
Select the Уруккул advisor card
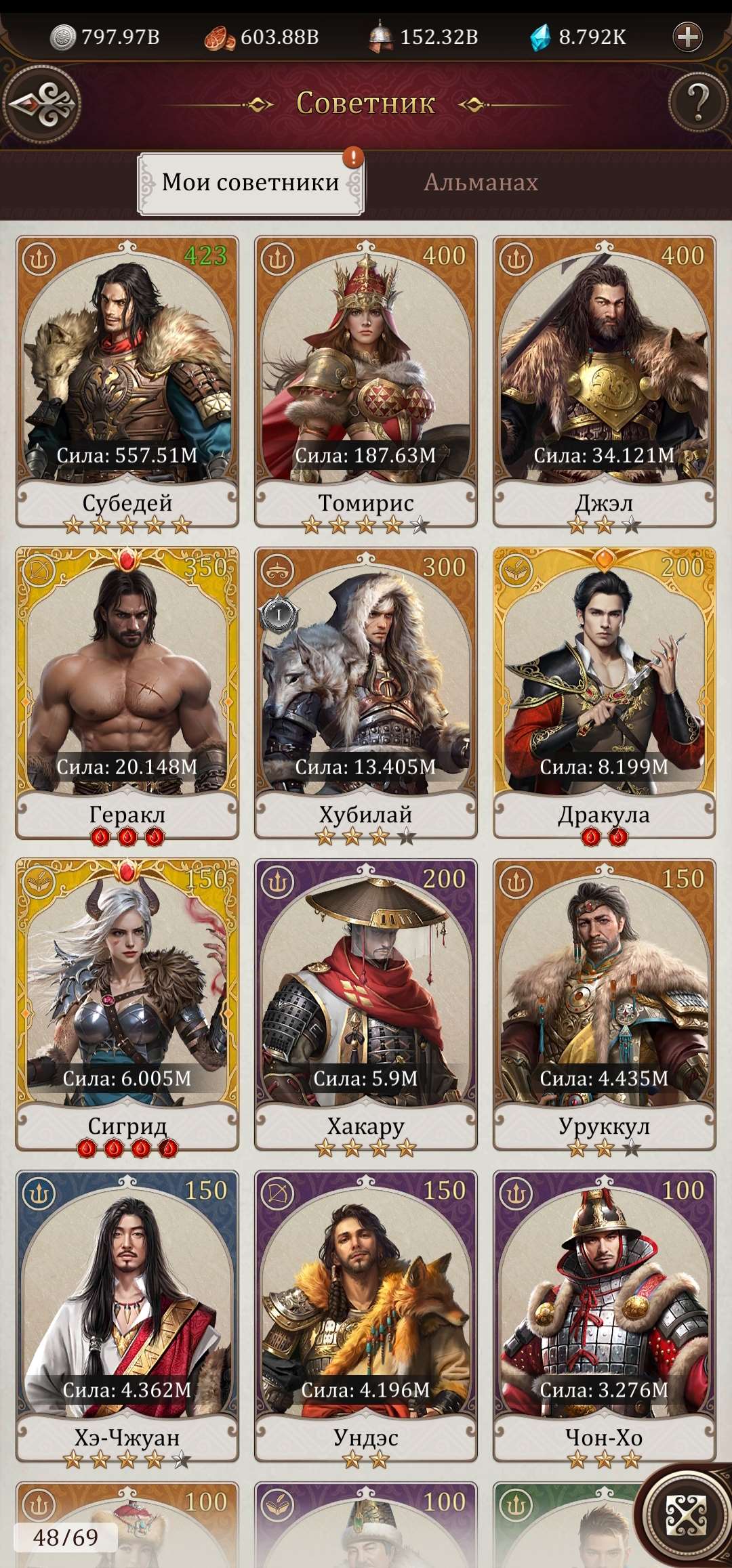pos(604,1002)
